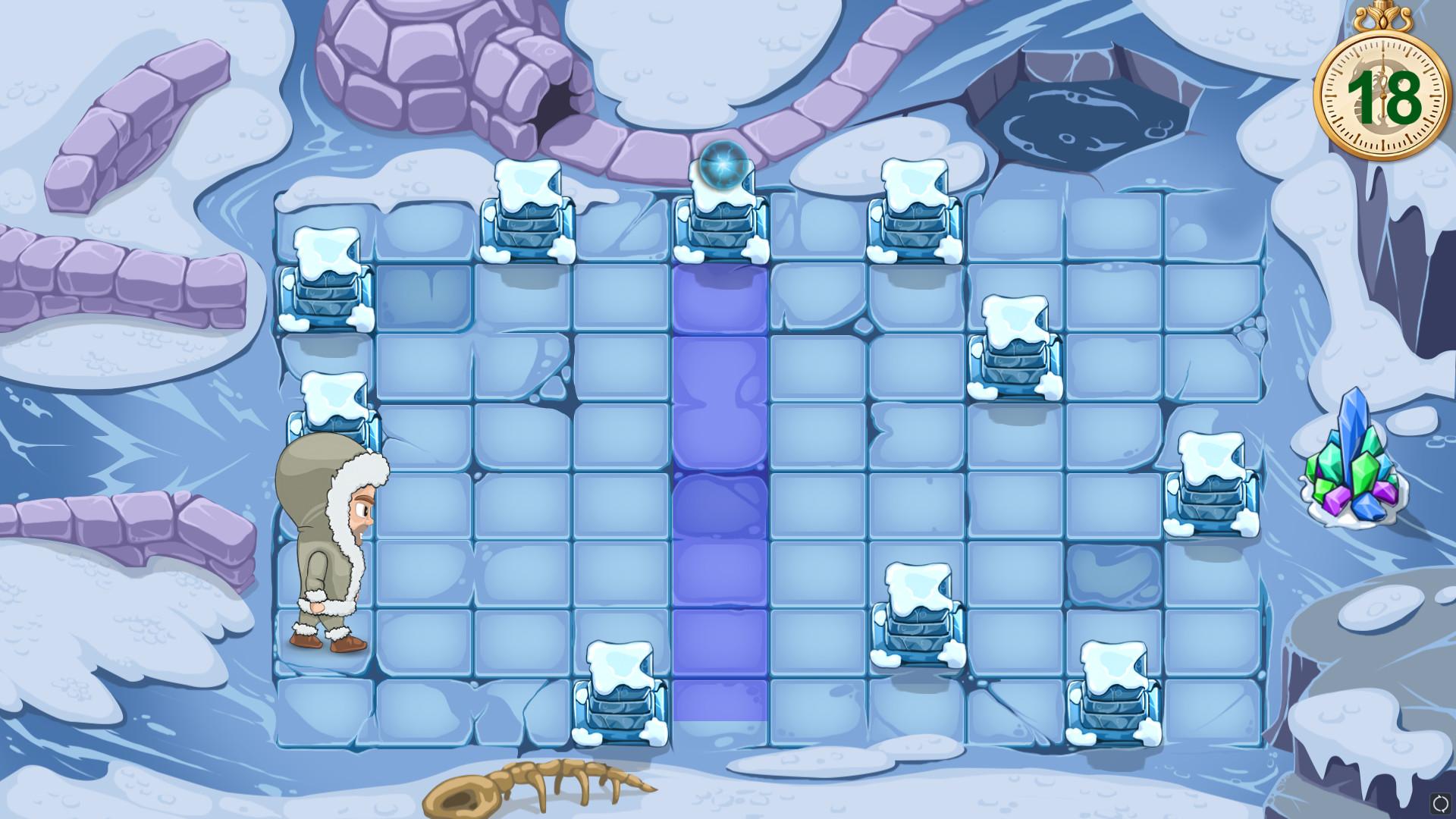
Task: Click the circular arrows restart icon
Action: [1440, 803]
